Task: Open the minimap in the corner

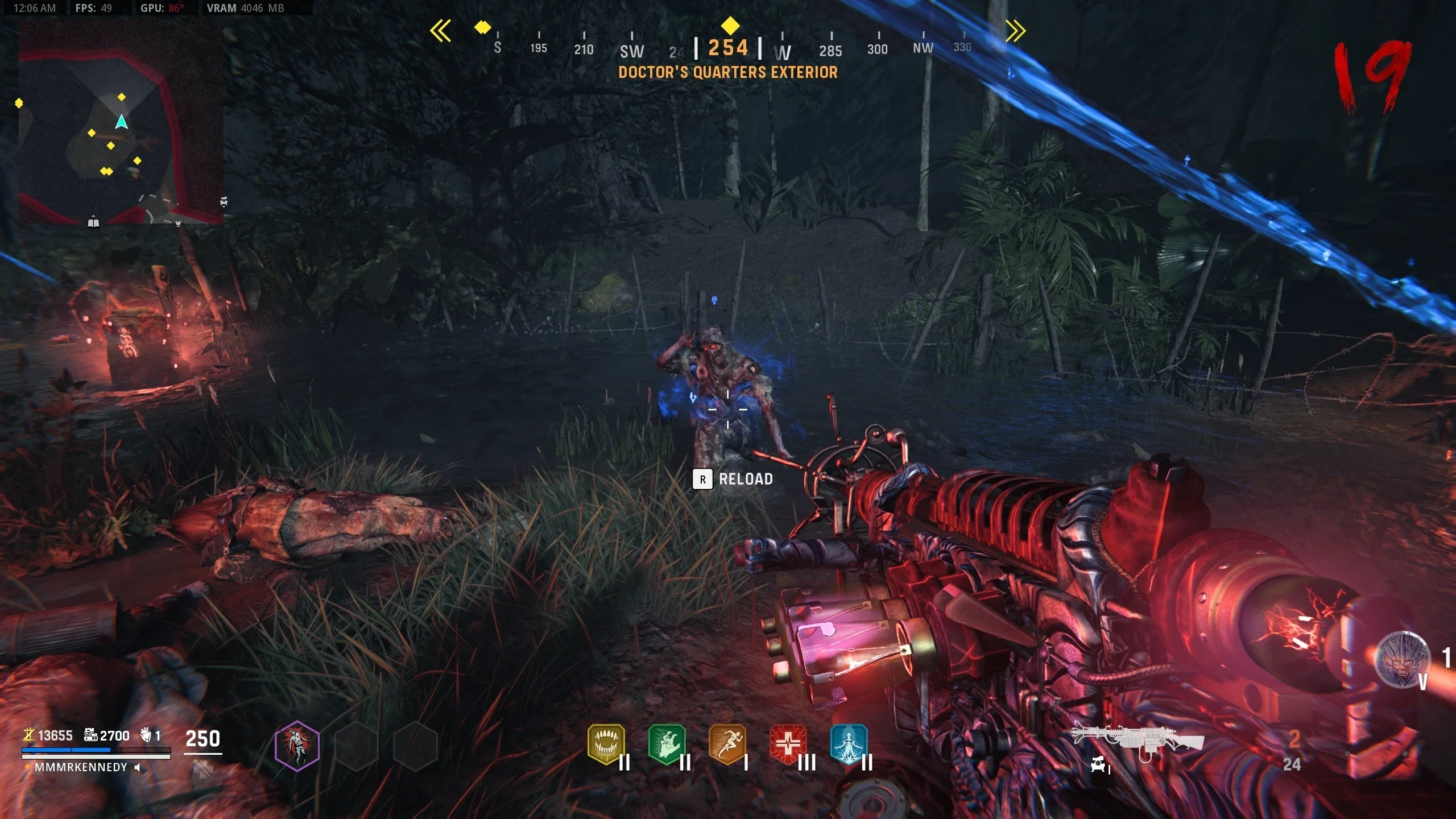Action: (x=121, y=126)
